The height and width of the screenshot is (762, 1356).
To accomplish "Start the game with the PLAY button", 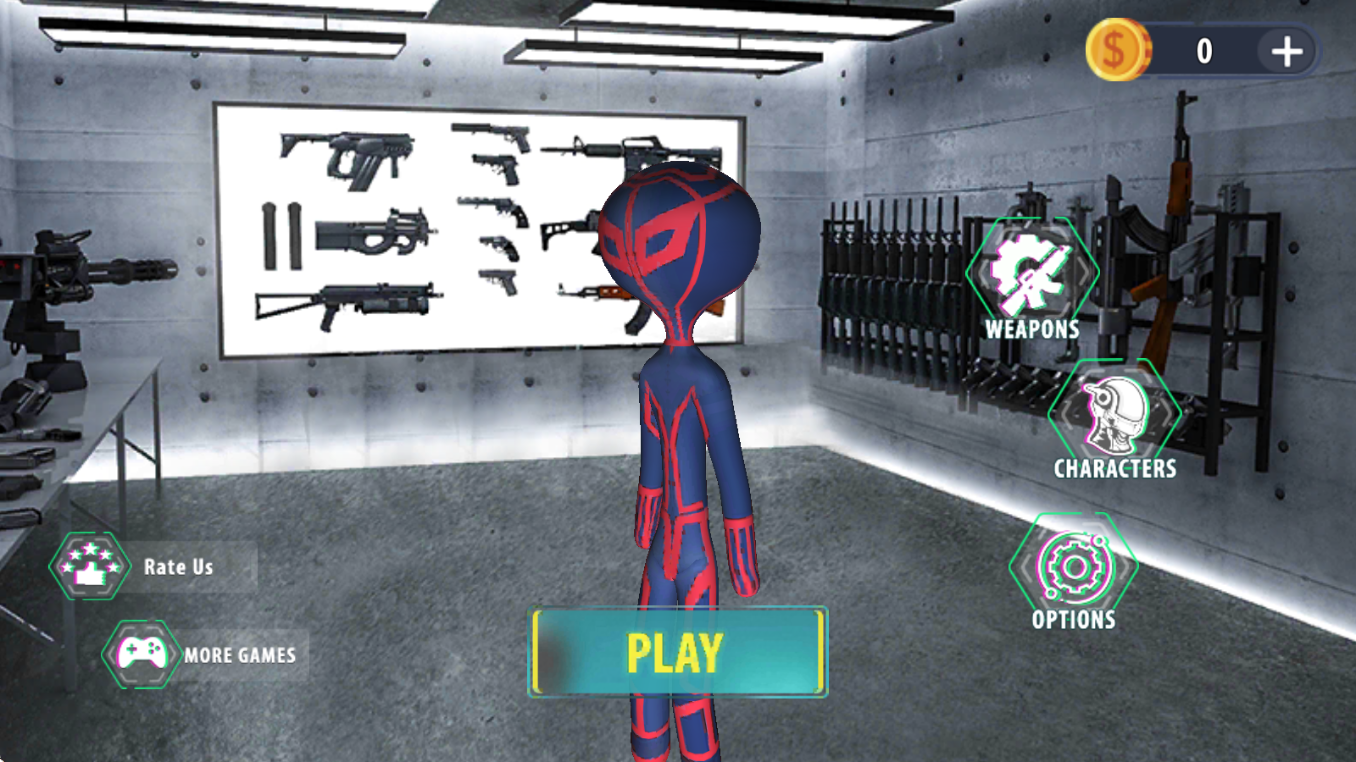I will pos(678,652).
